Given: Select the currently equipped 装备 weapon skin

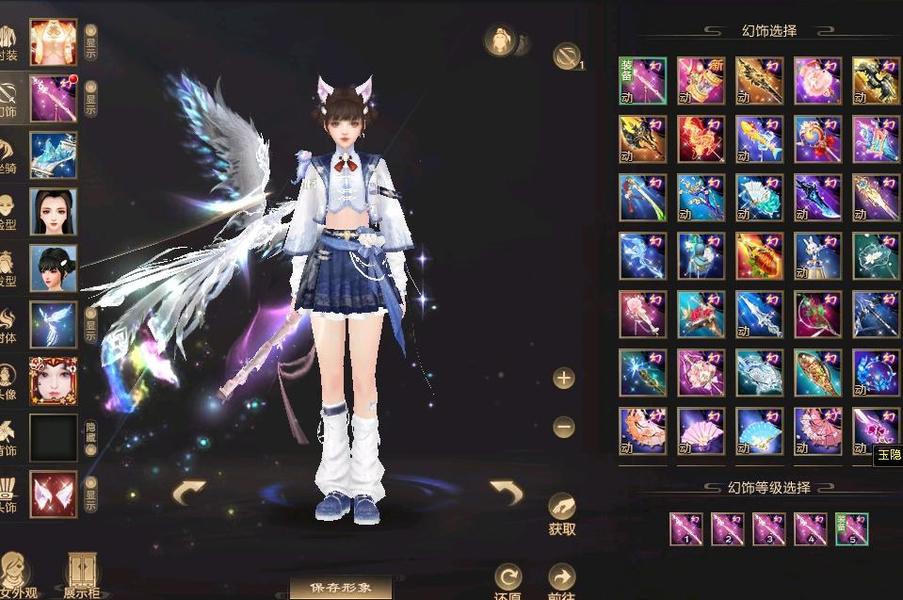Looking at the screenshot, I should tap(643, 81).
